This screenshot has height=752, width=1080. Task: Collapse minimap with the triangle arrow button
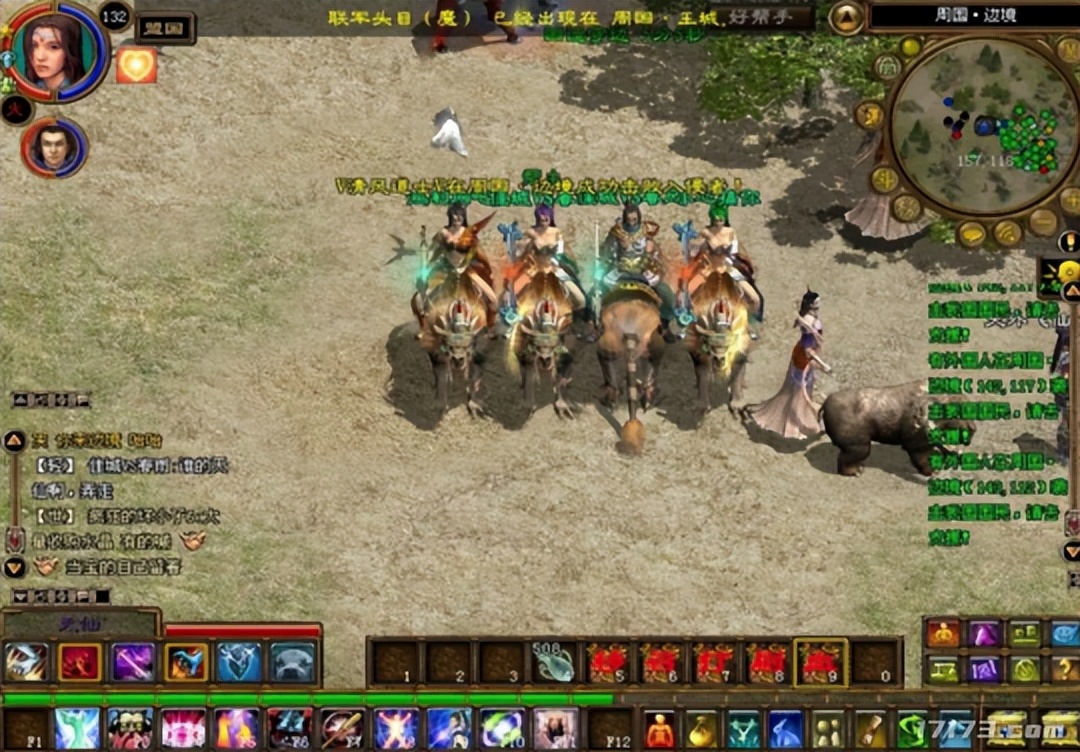click(846, 18)
